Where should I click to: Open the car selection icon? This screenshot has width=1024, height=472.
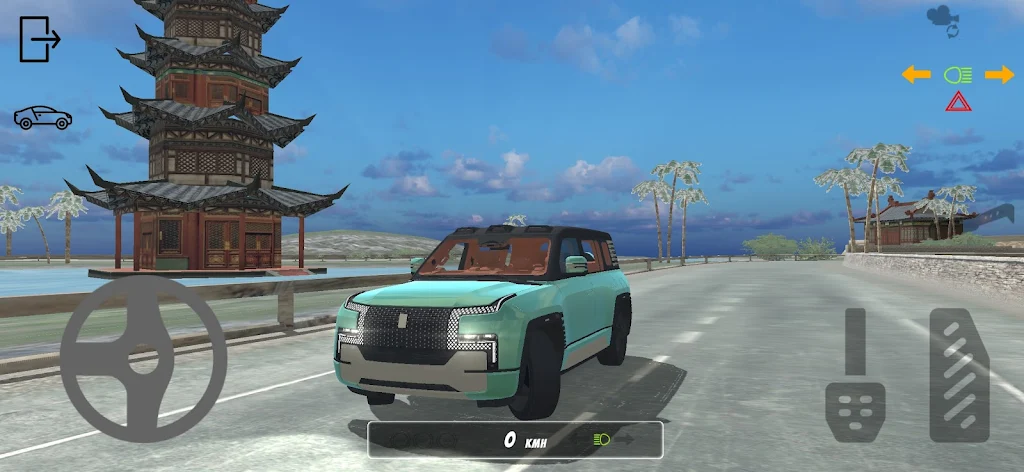point(43,118)
